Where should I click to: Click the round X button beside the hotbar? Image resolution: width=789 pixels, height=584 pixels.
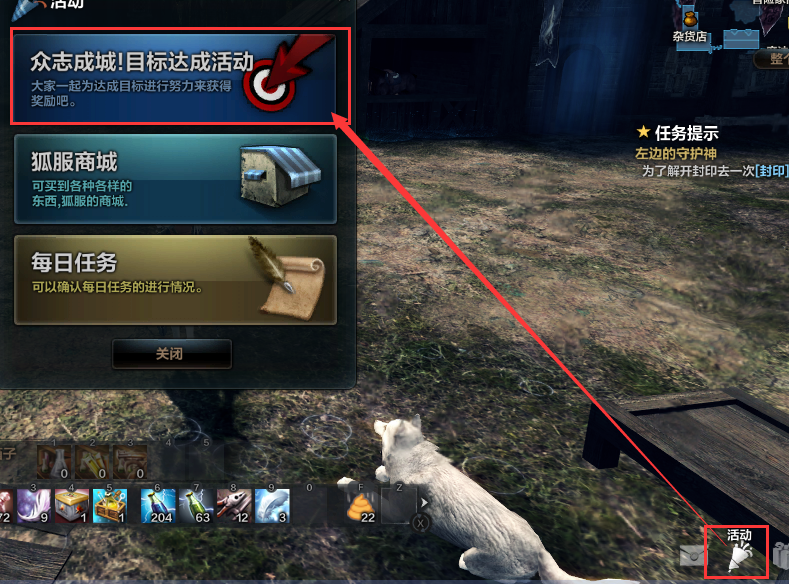421,522
